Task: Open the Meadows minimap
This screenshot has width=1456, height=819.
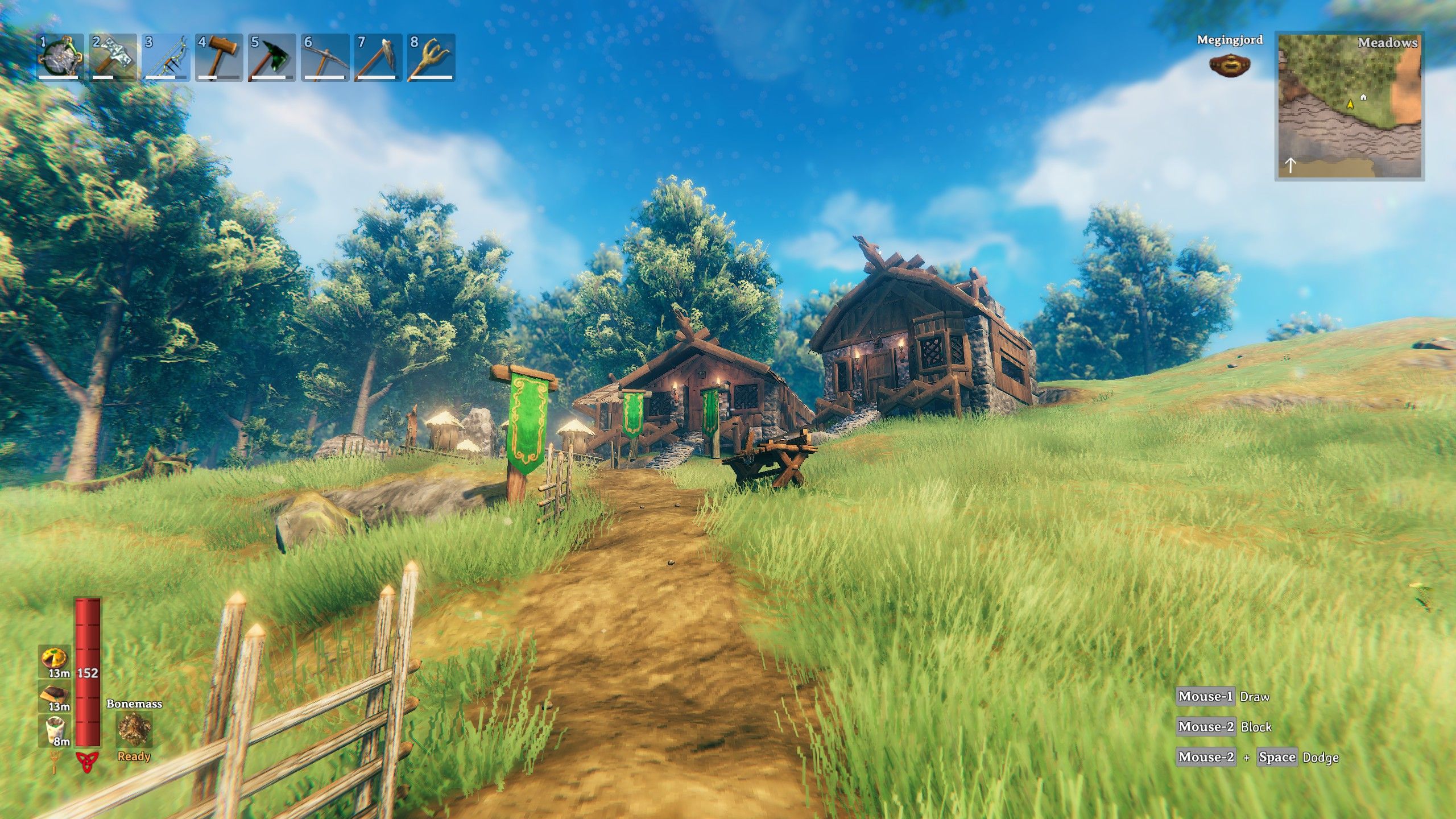Action: pyautogui.click(x=1349, y=106)
